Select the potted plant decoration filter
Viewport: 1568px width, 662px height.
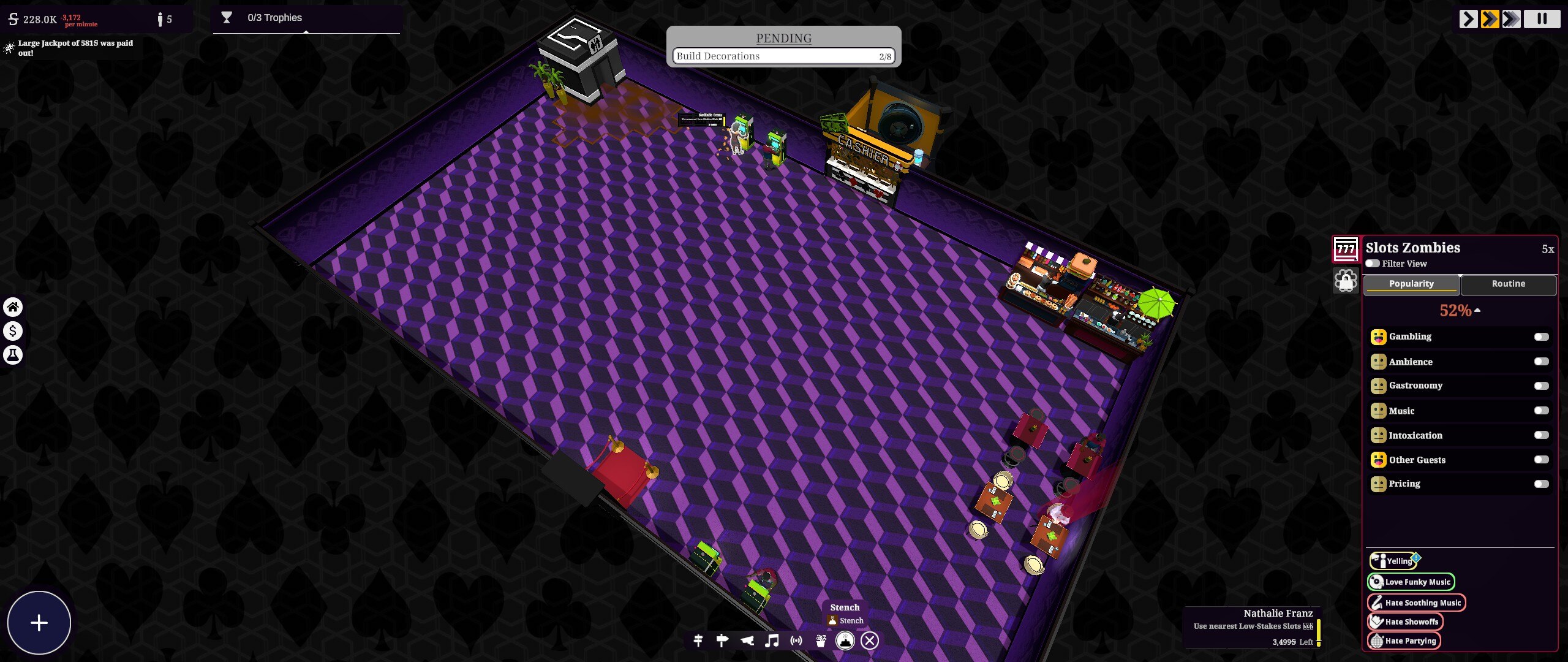[820, 640]
